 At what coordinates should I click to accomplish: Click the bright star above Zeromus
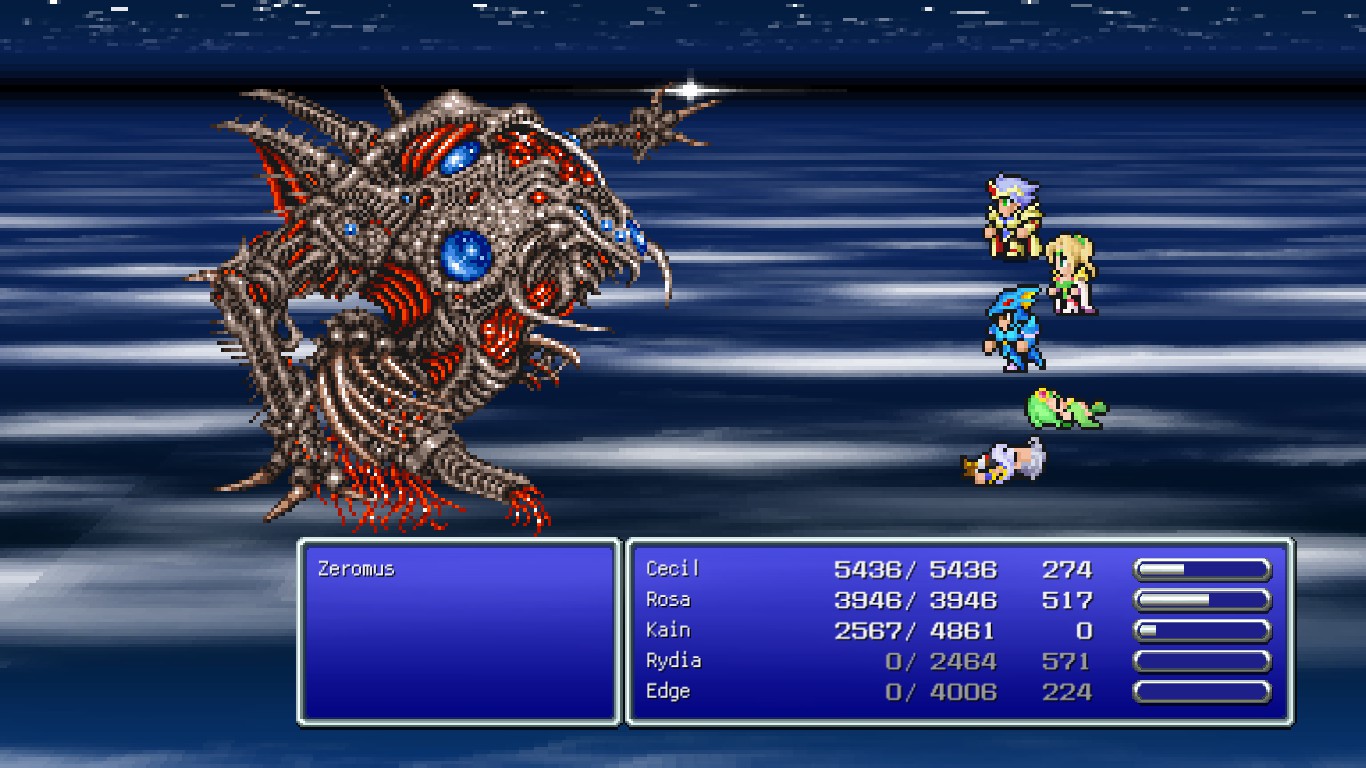pos(690,88)
